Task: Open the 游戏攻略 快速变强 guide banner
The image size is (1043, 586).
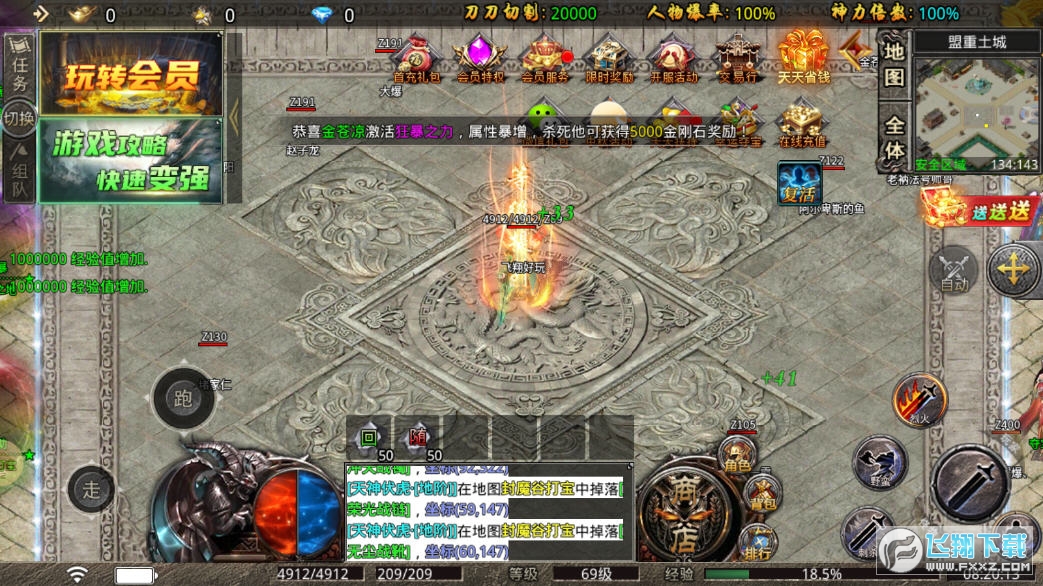Action: click(x=131, y=161)
